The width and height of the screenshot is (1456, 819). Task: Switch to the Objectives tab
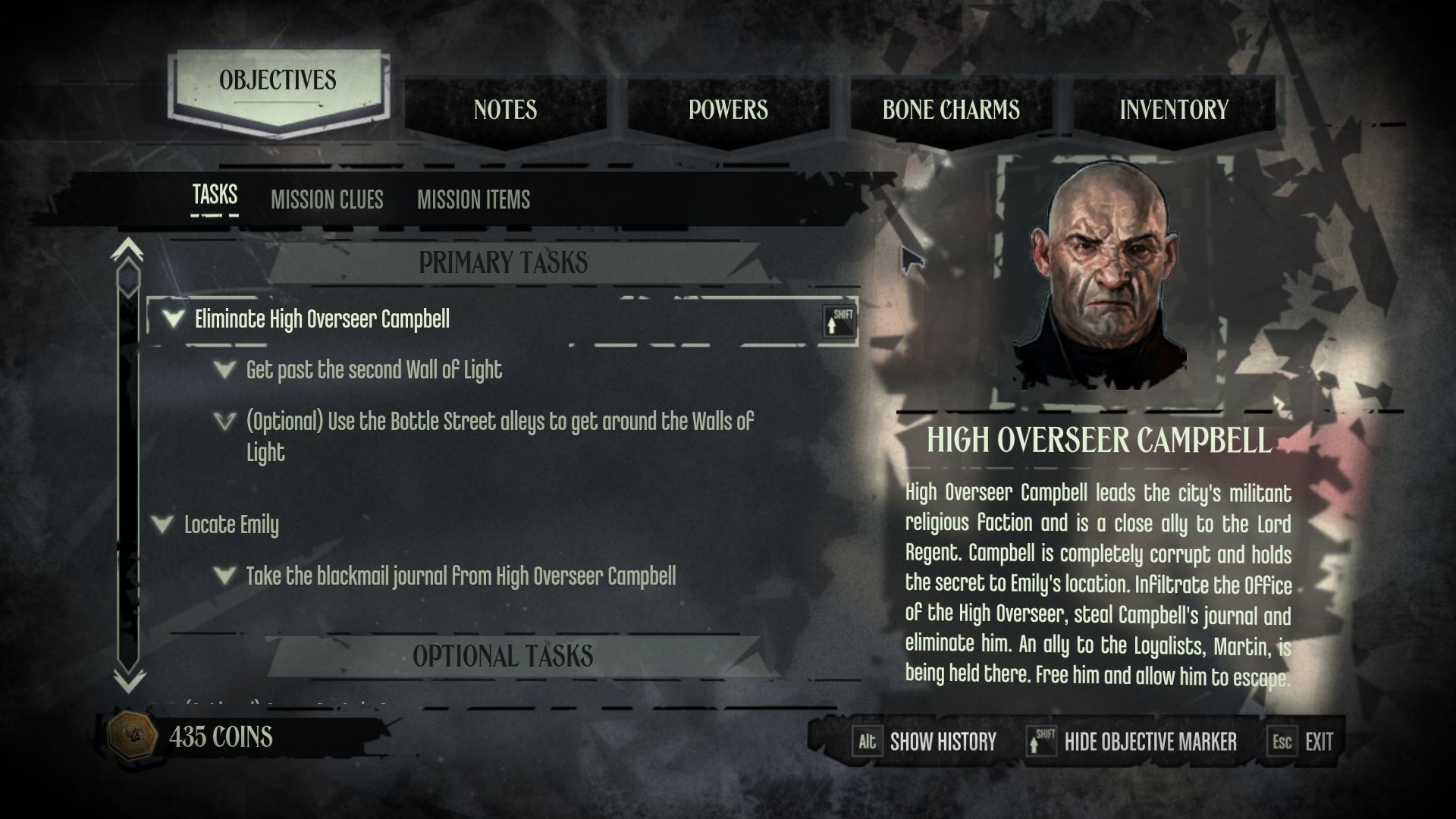tap(278, 81)
